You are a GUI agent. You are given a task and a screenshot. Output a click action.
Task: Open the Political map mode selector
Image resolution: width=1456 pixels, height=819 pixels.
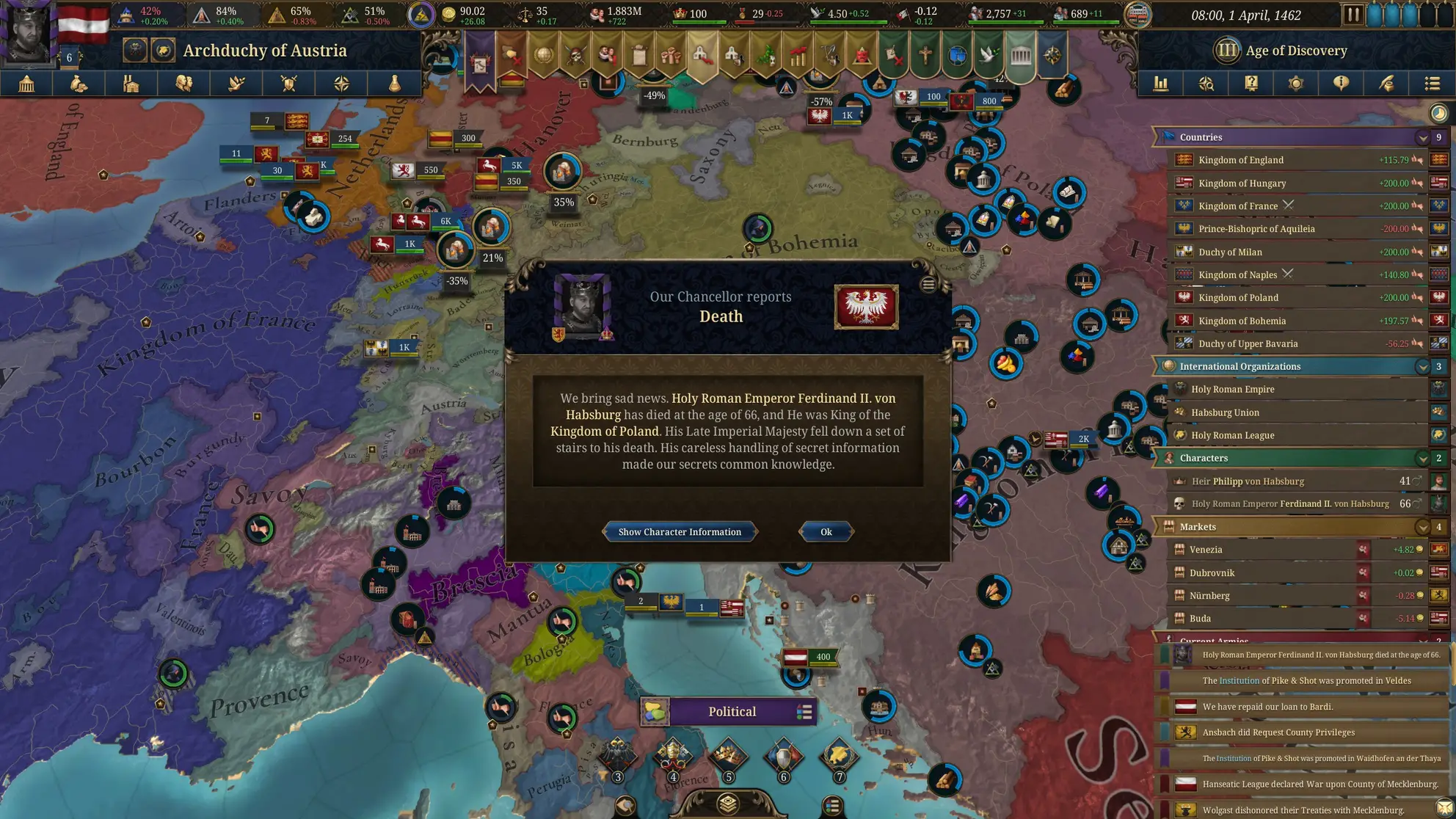(x=731, y=711)
